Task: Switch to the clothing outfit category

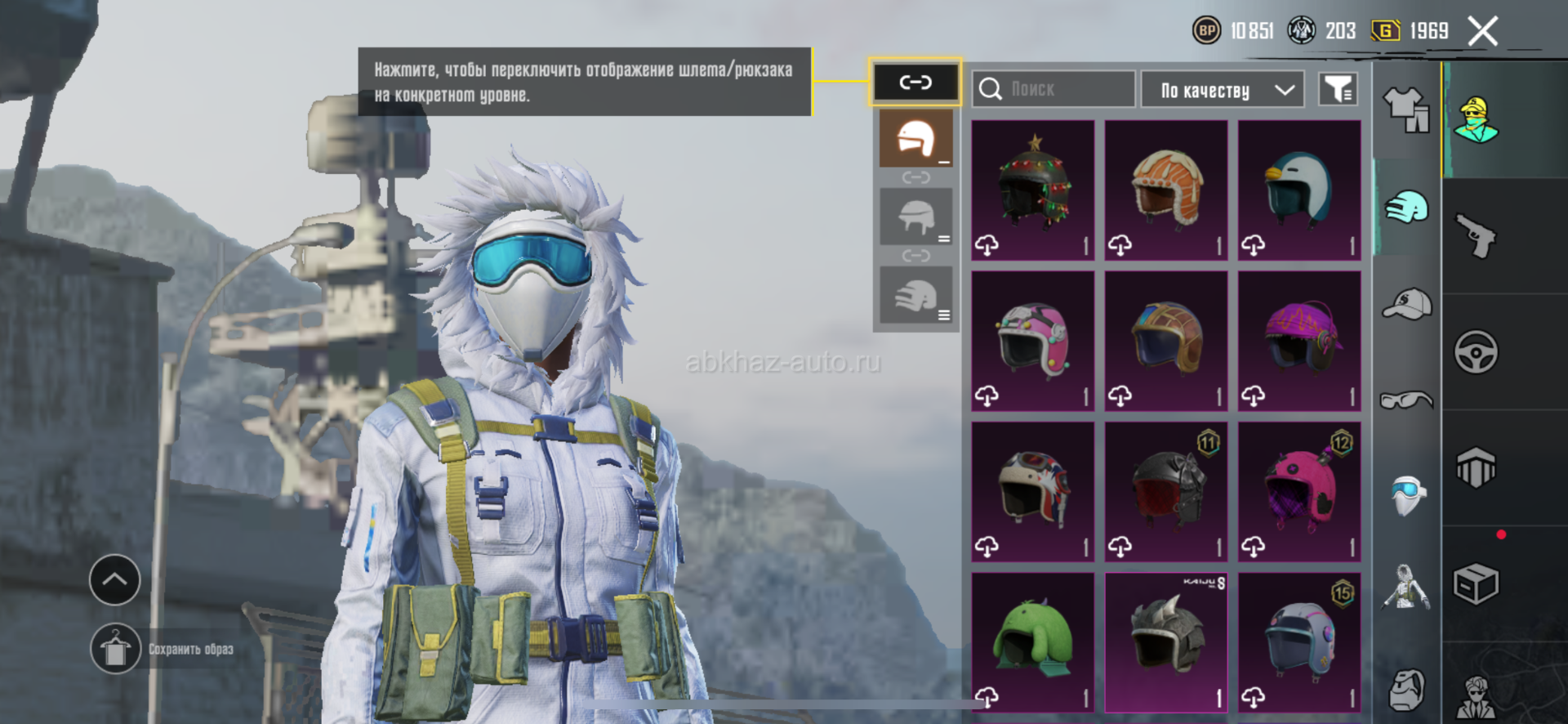Action: point(1406,109)
